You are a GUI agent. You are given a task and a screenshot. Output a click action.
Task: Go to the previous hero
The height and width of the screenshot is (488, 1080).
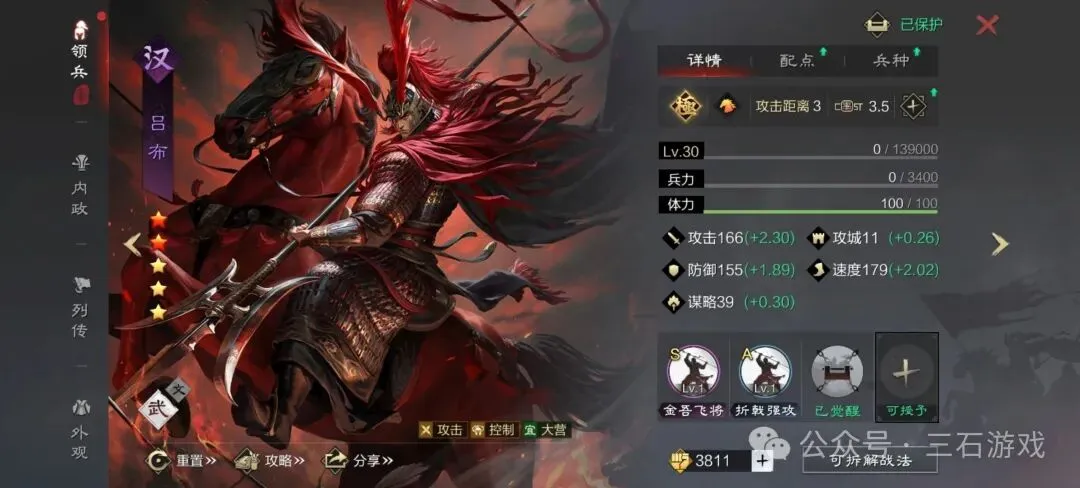(x=132, y=244)
